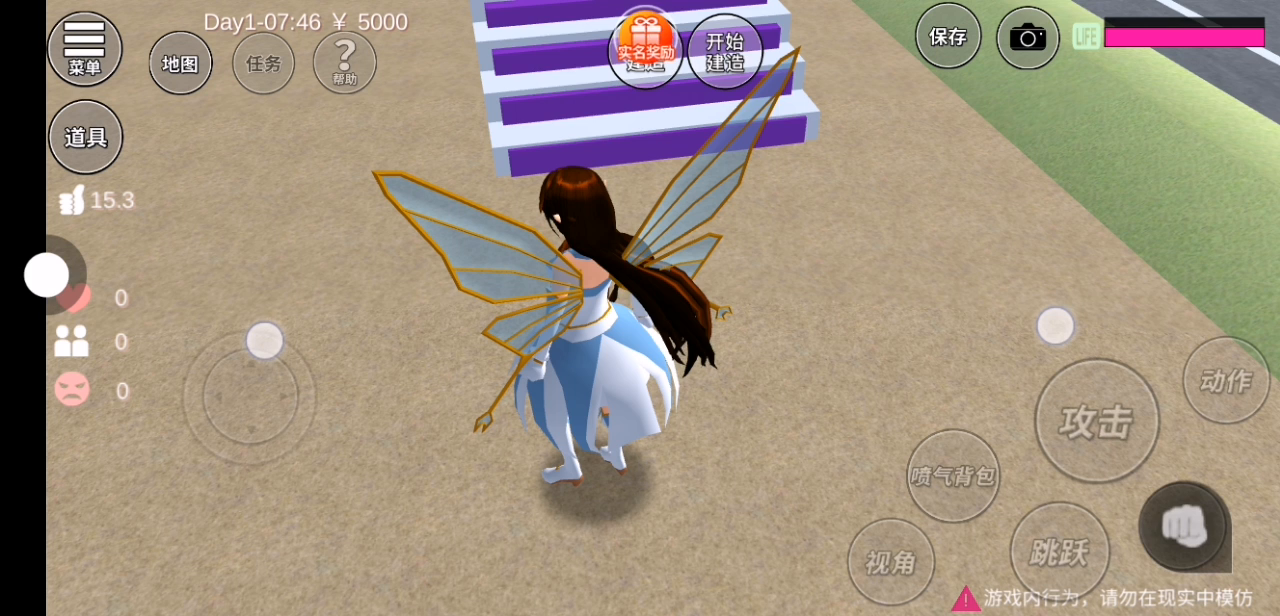Viewport: 1280px width, 616px height.
Task: Switch the 视角 camera view
Action: pos(891,562)
